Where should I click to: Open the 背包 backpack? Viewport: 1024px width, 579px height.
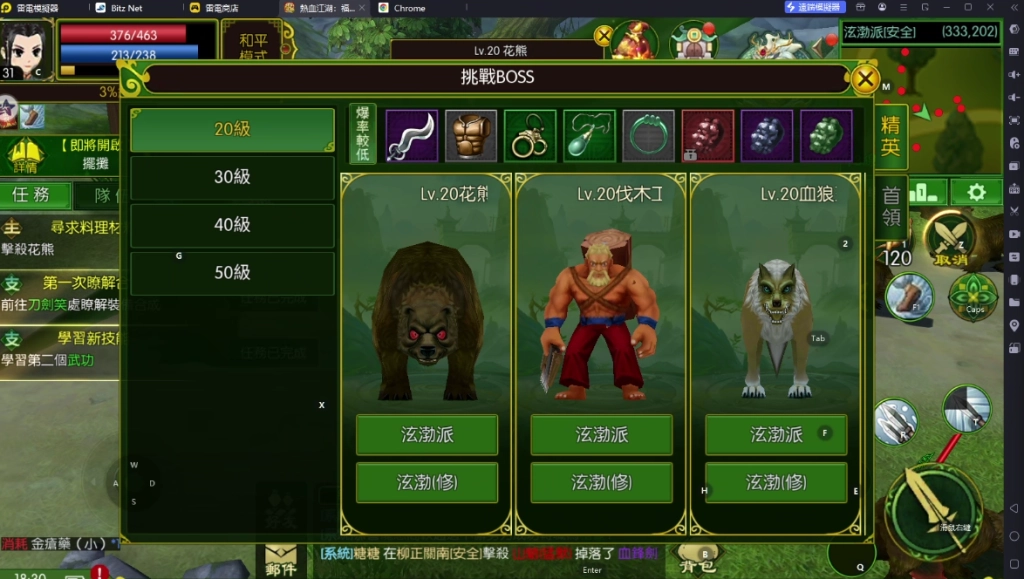[x=696, y=562]
